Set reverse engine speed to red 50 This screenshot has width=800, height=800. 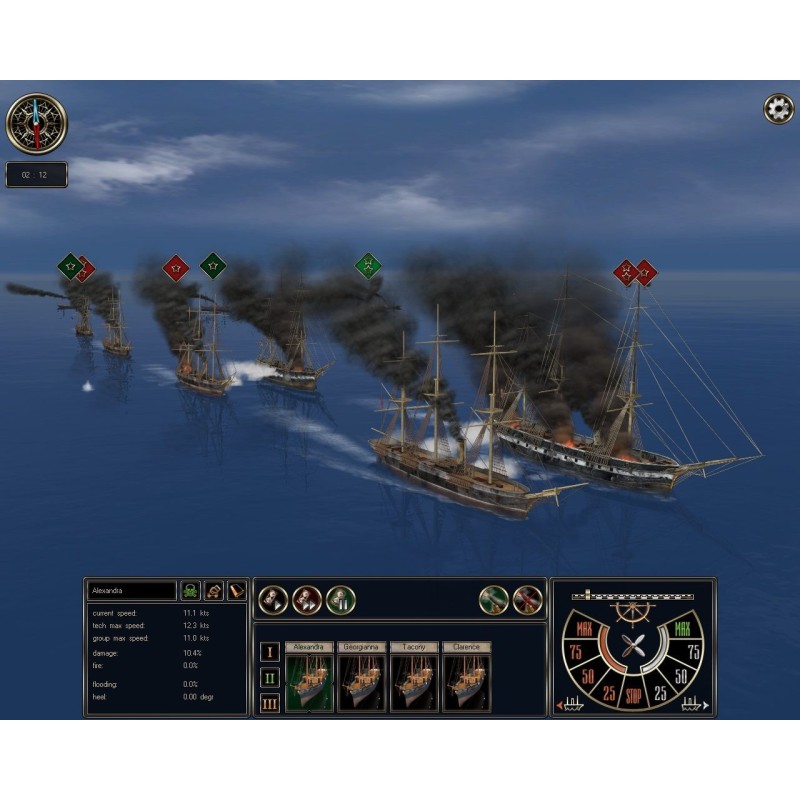coord(586,676)
